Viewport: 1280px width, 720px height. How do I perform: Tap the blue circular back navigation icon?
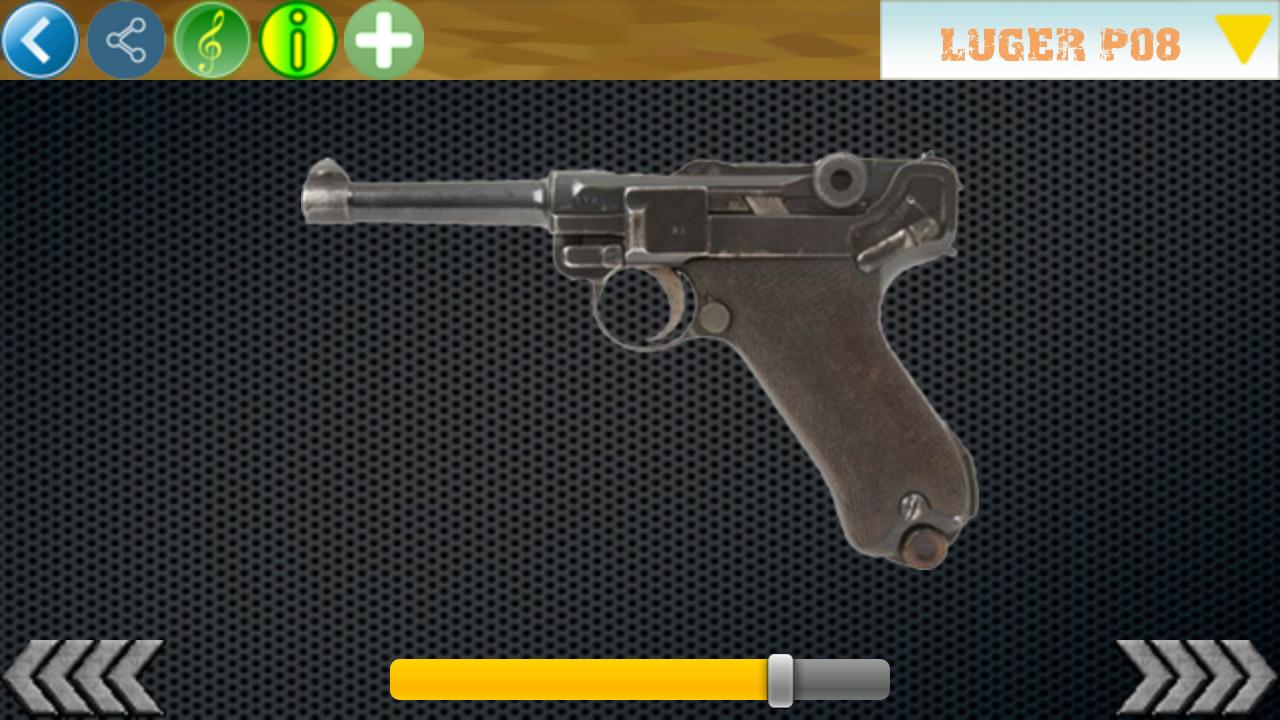[39, 39]
